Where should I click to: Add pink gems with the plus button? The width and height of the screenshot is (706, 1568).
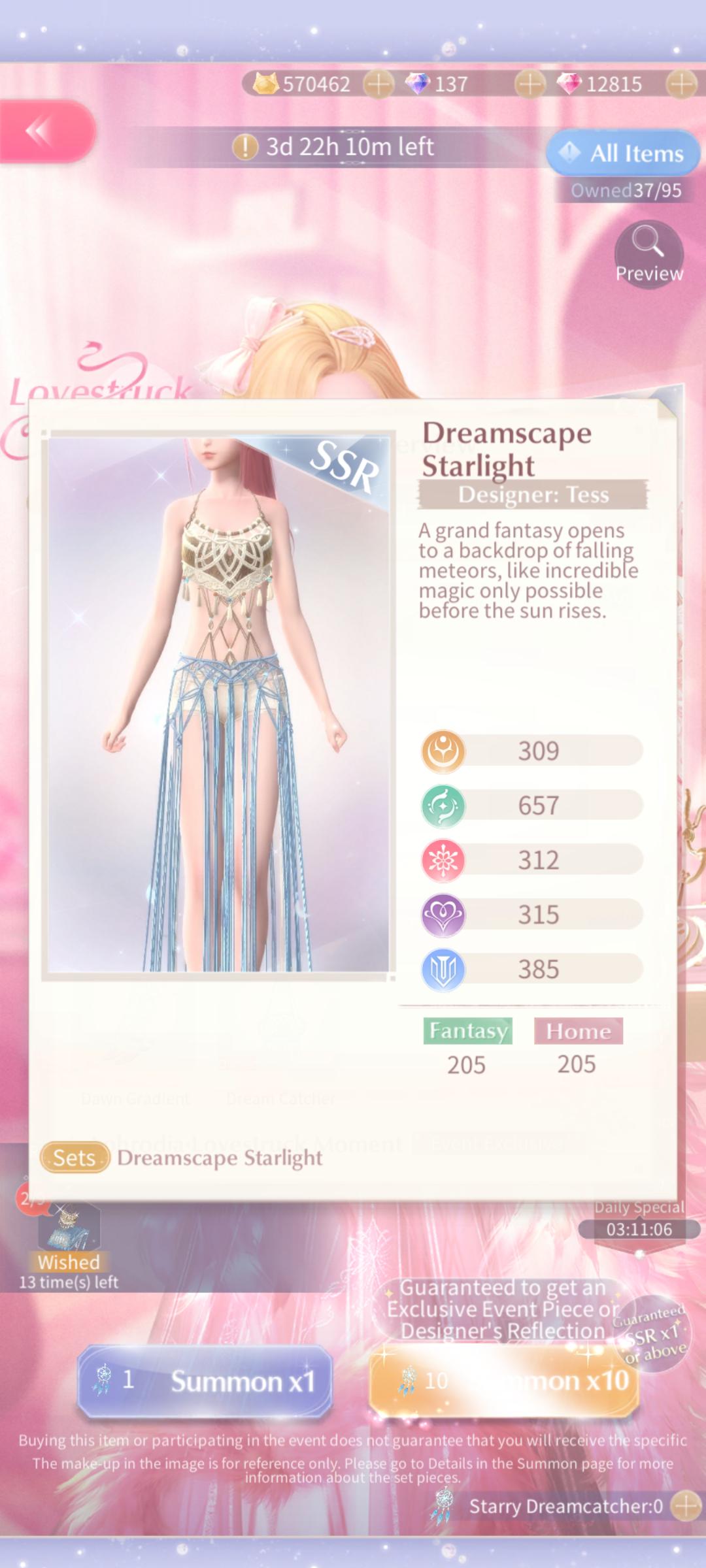click(x=681, y=84)
